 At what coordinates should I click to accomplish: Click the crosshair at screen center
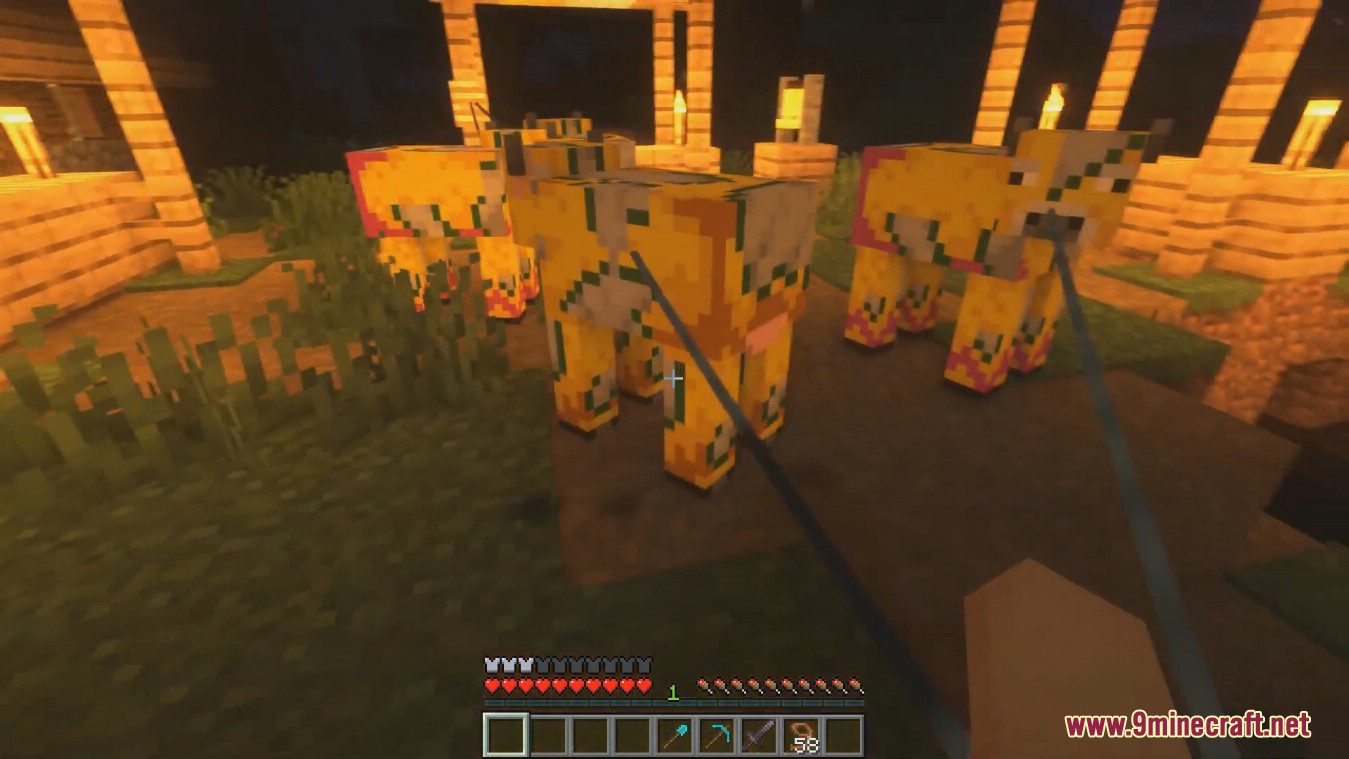click(676, 378)
